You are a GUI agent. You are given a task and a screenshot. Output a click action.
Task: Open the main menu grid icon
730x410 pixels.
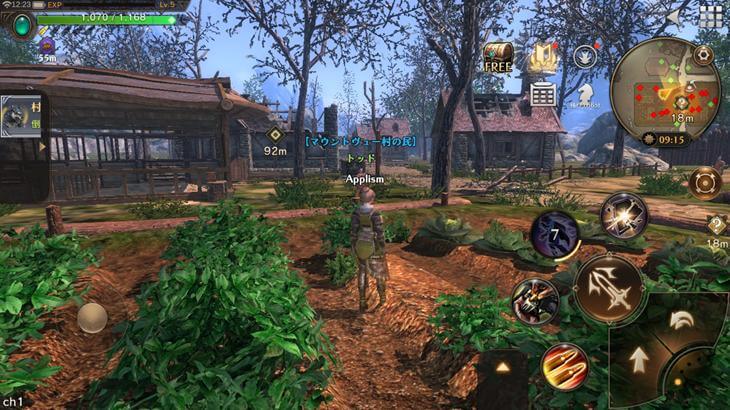711,16
